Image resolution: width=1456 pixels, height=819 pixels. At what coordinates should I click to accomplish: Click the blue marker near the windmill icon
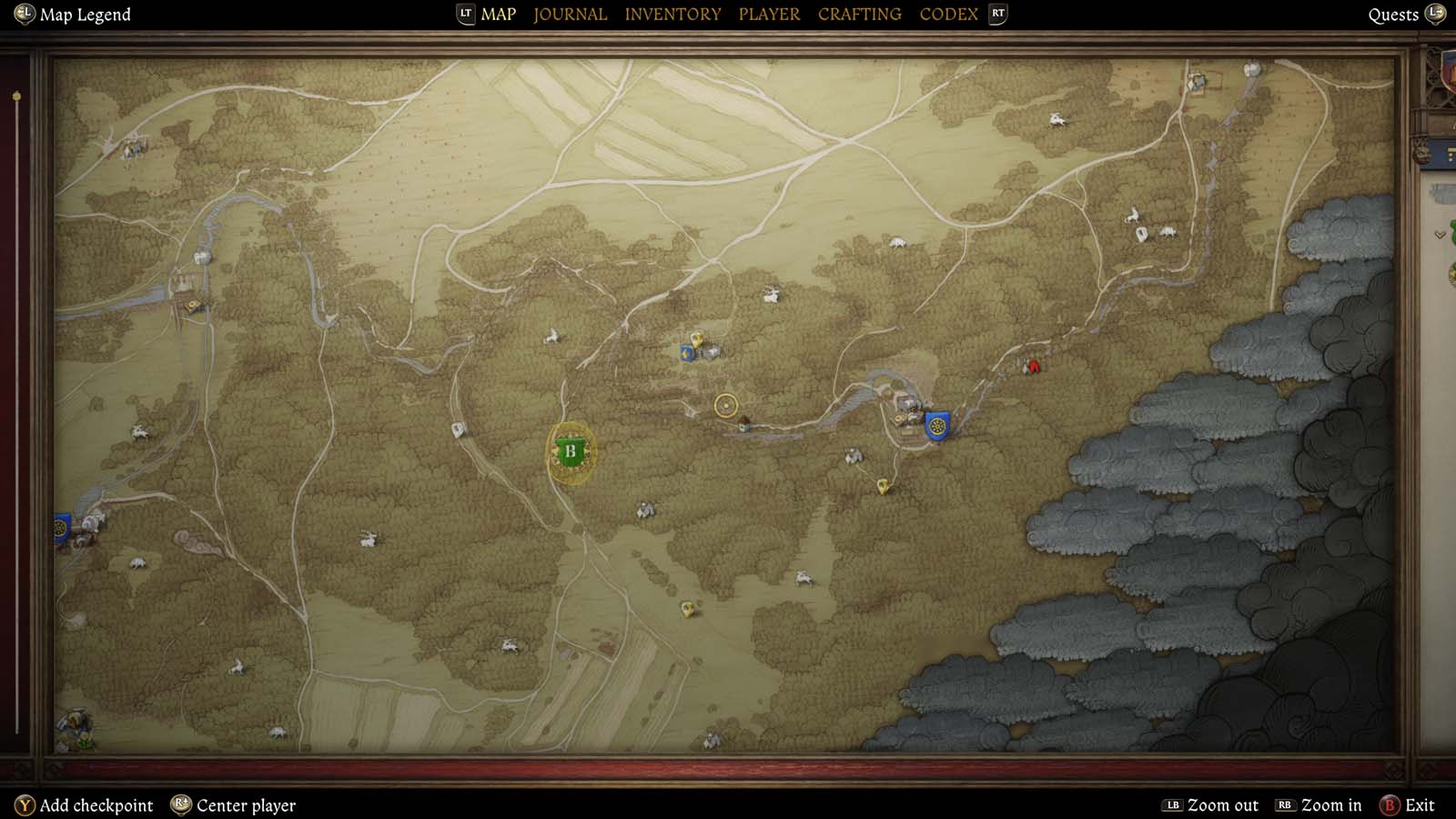pos(684,350)
